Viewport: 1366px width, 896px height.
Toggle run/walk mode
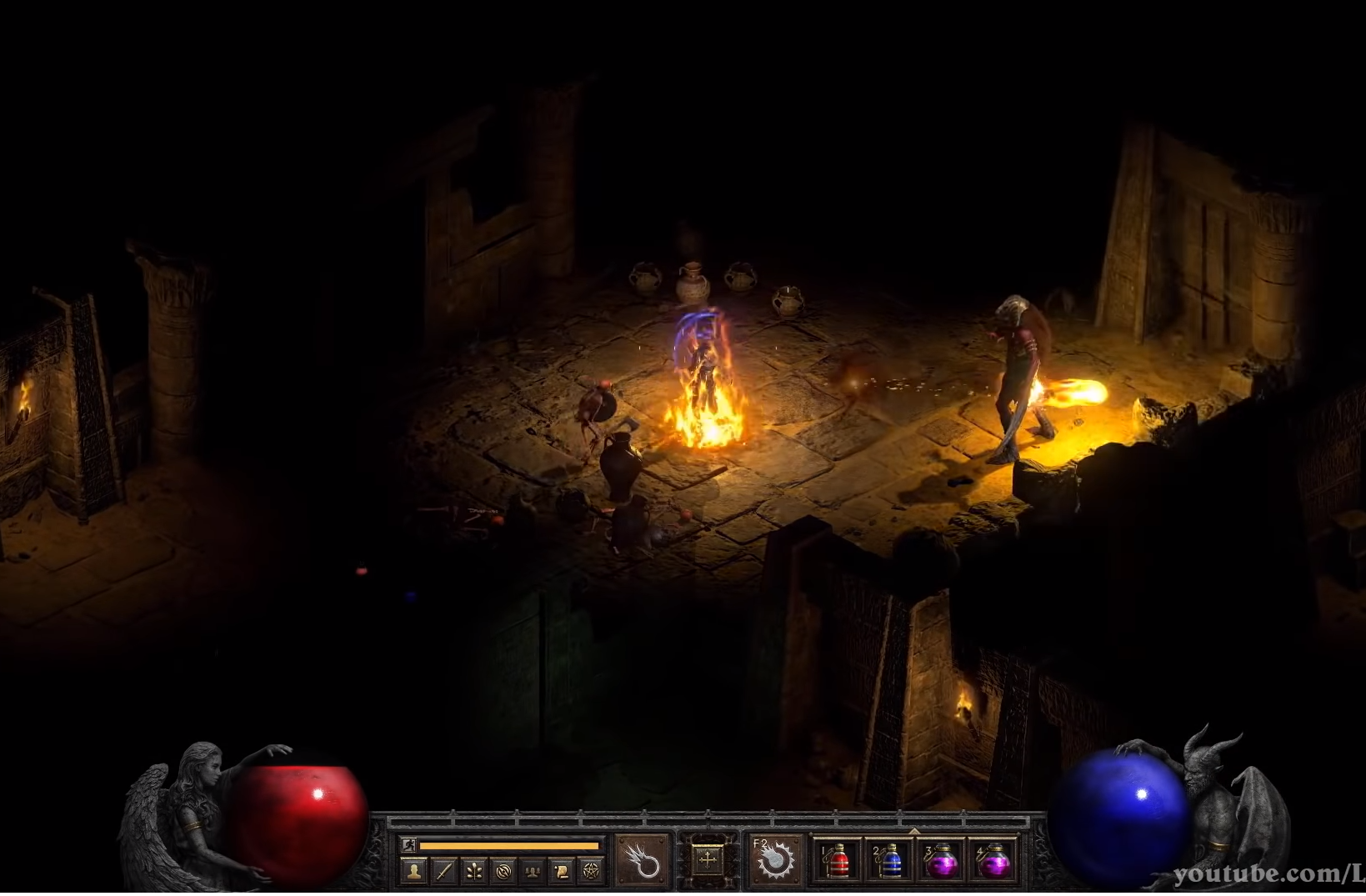pos(409,845)
